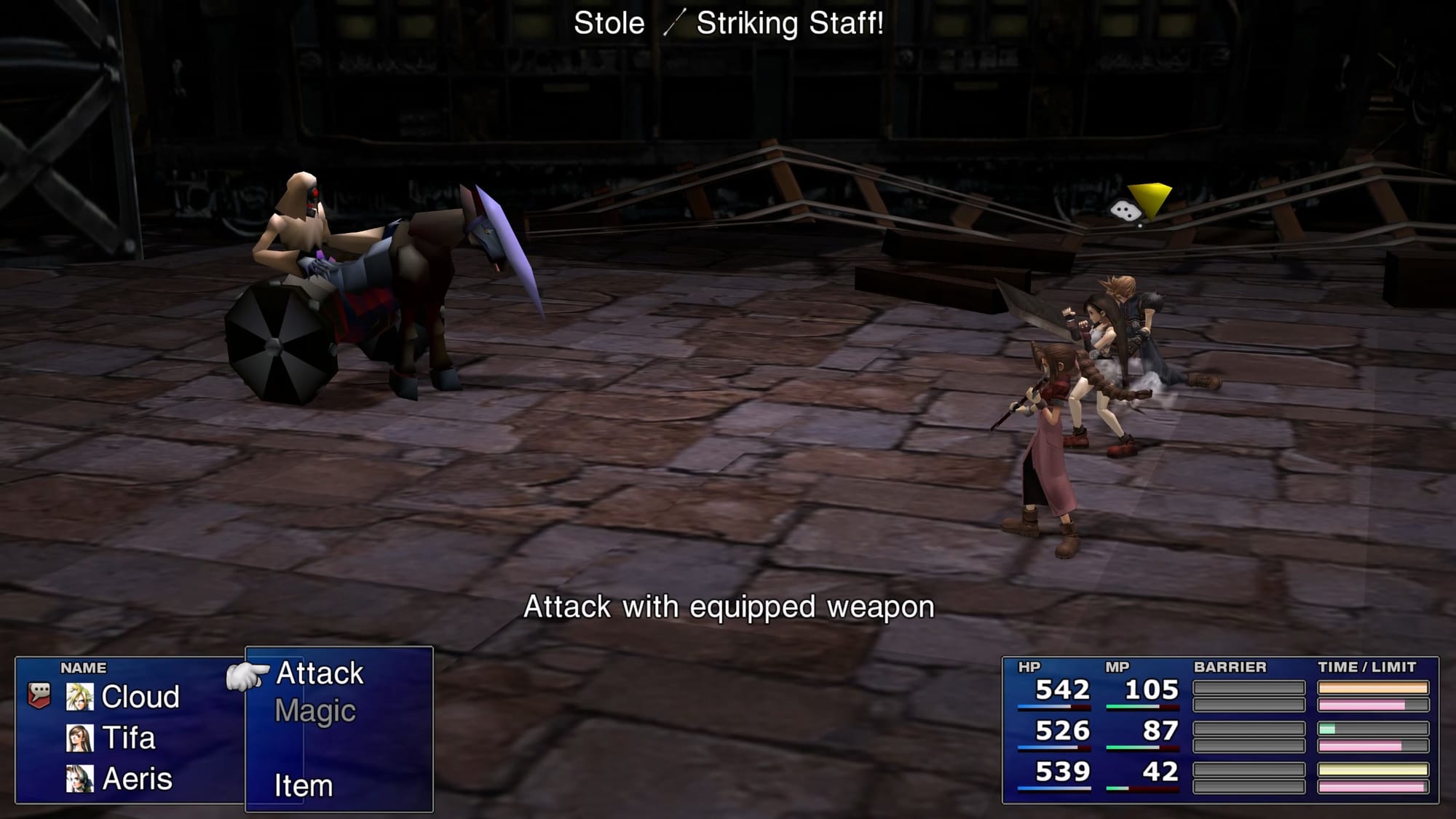Select Cloud in the party list
1456x819 pixels.
(140, 697)
